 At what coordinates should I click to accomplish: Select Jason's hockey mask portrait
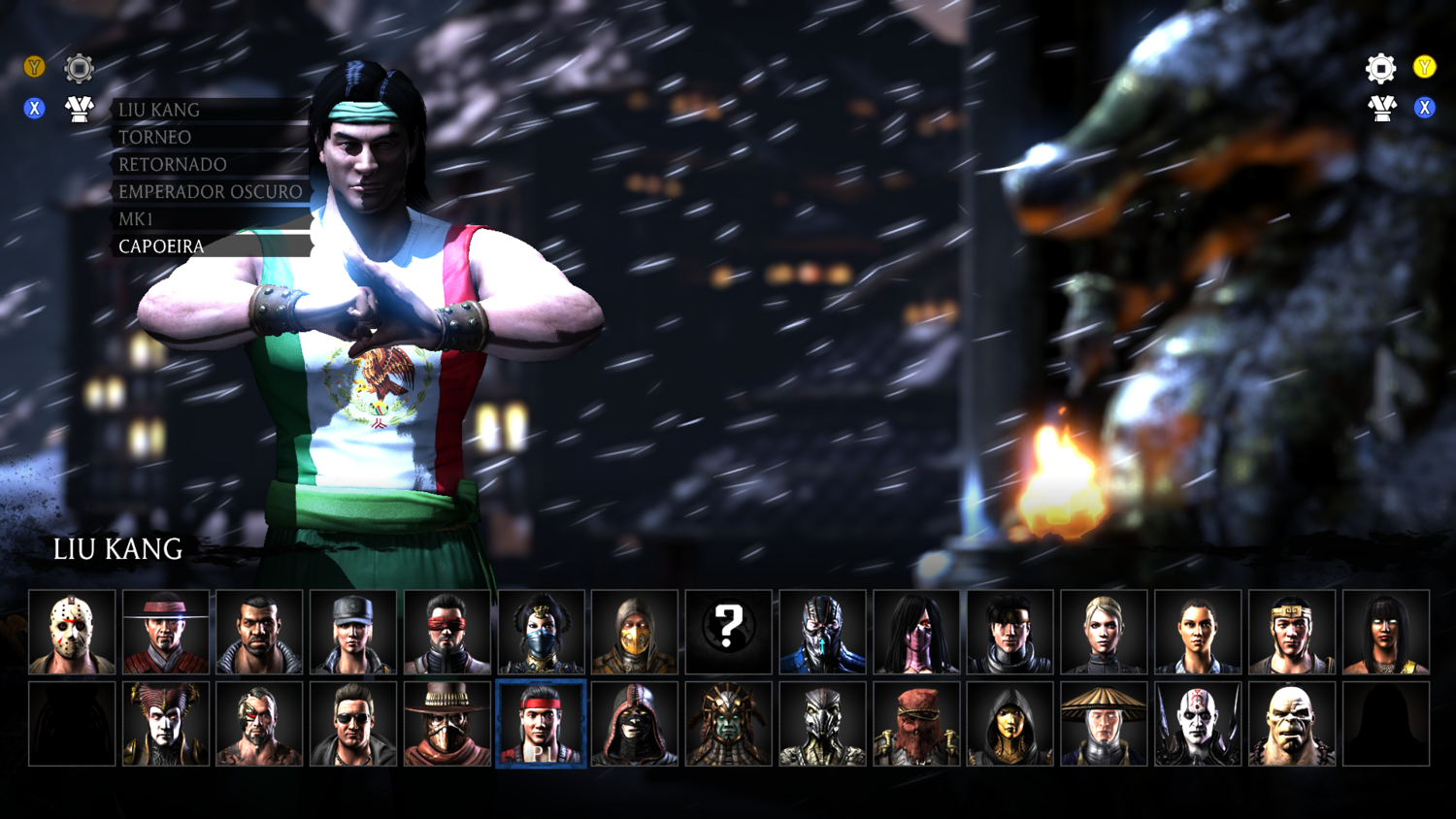tap(72, 632)
